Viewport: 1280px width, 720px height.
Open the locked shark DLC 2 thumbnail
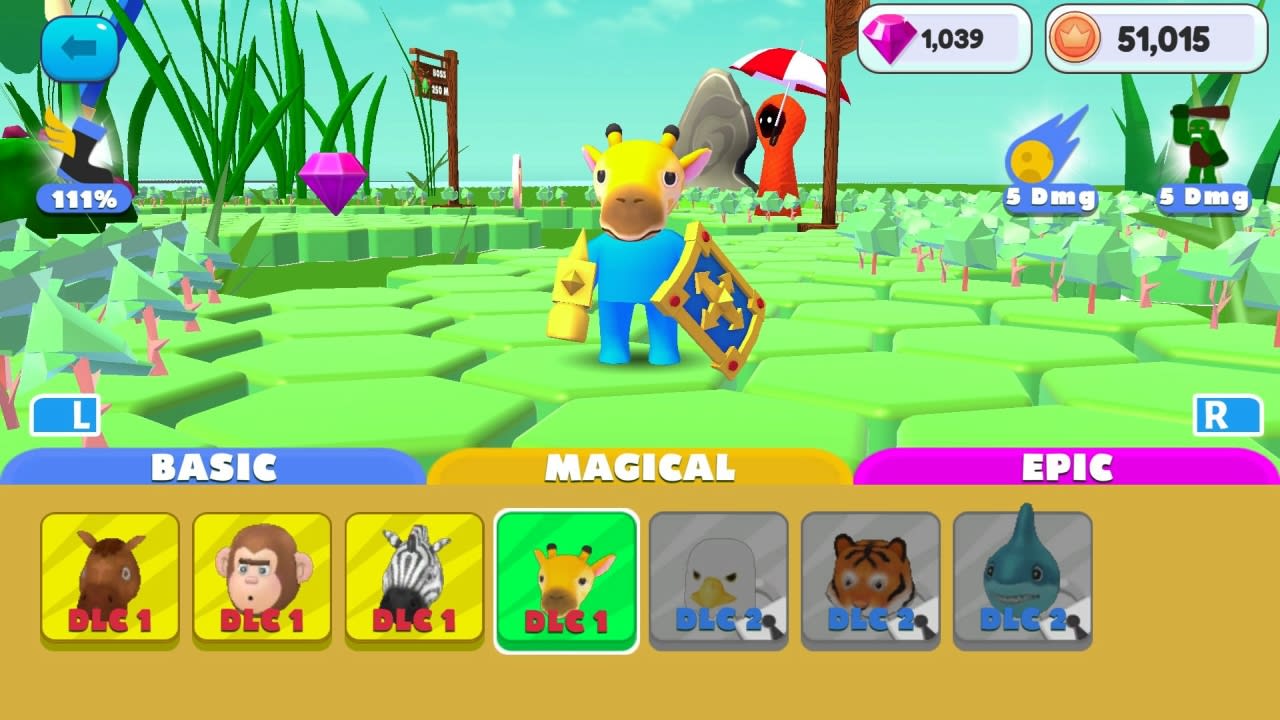click(1022, 577)
